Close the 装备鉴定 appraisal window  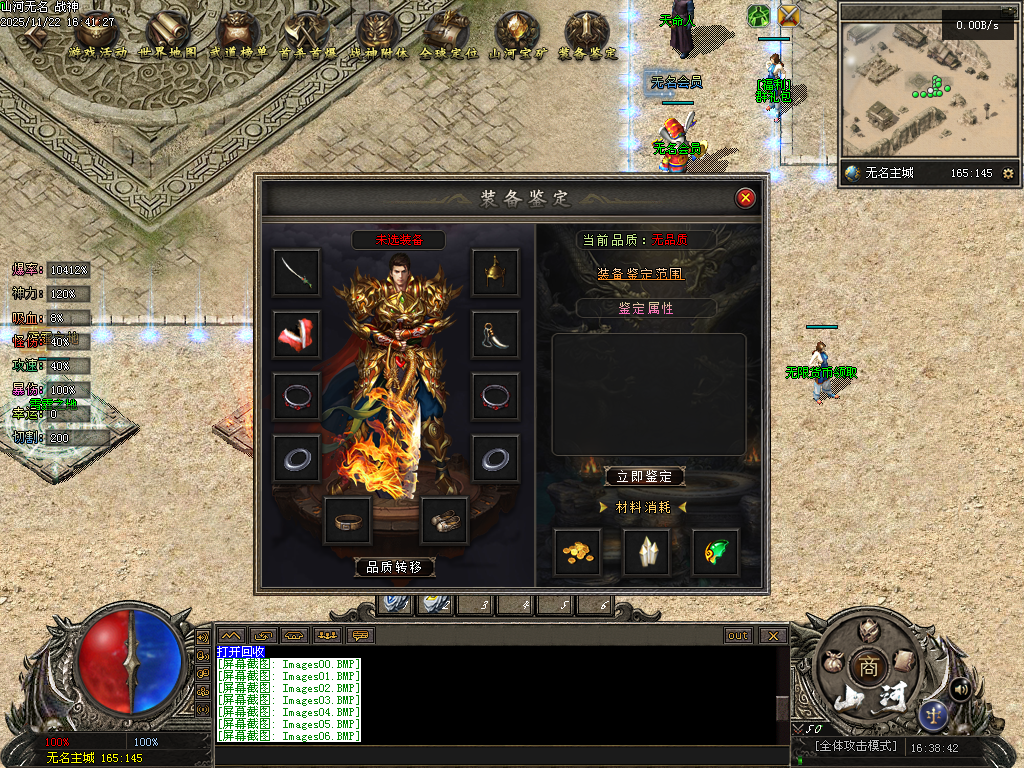(x=745, y=198)
